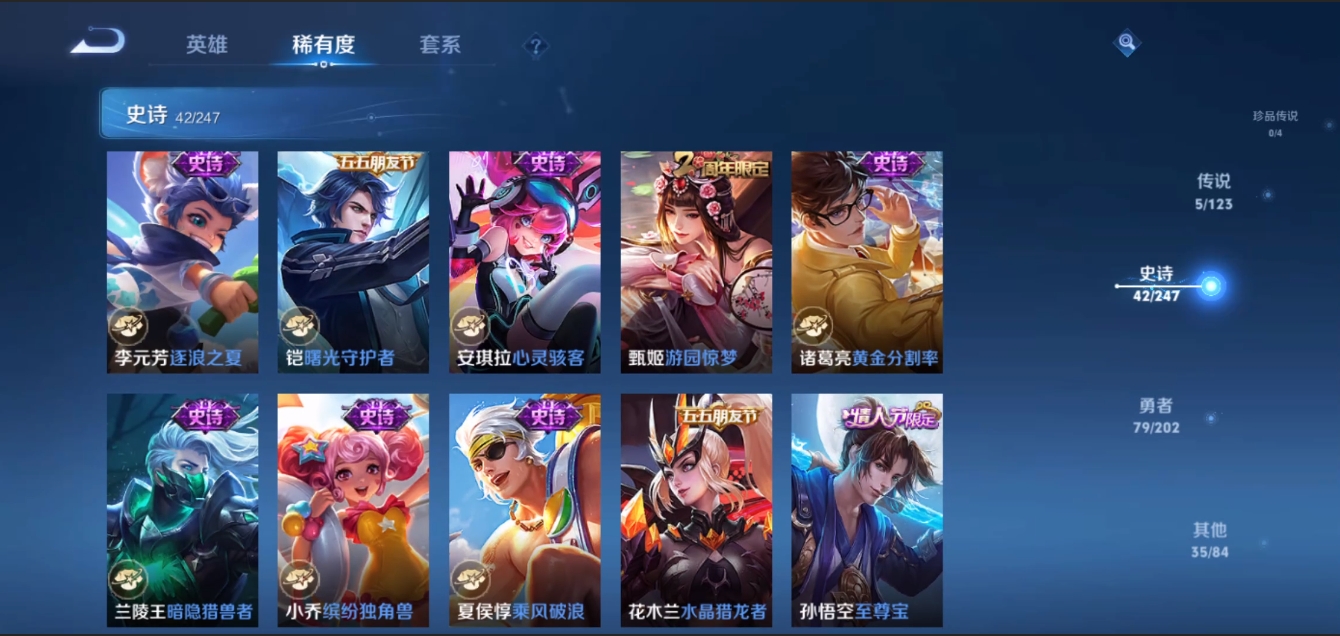This screenshot has width=1340, height=636.
Task: Select the 稀有度 tab
Action: (x=323, y=45)
